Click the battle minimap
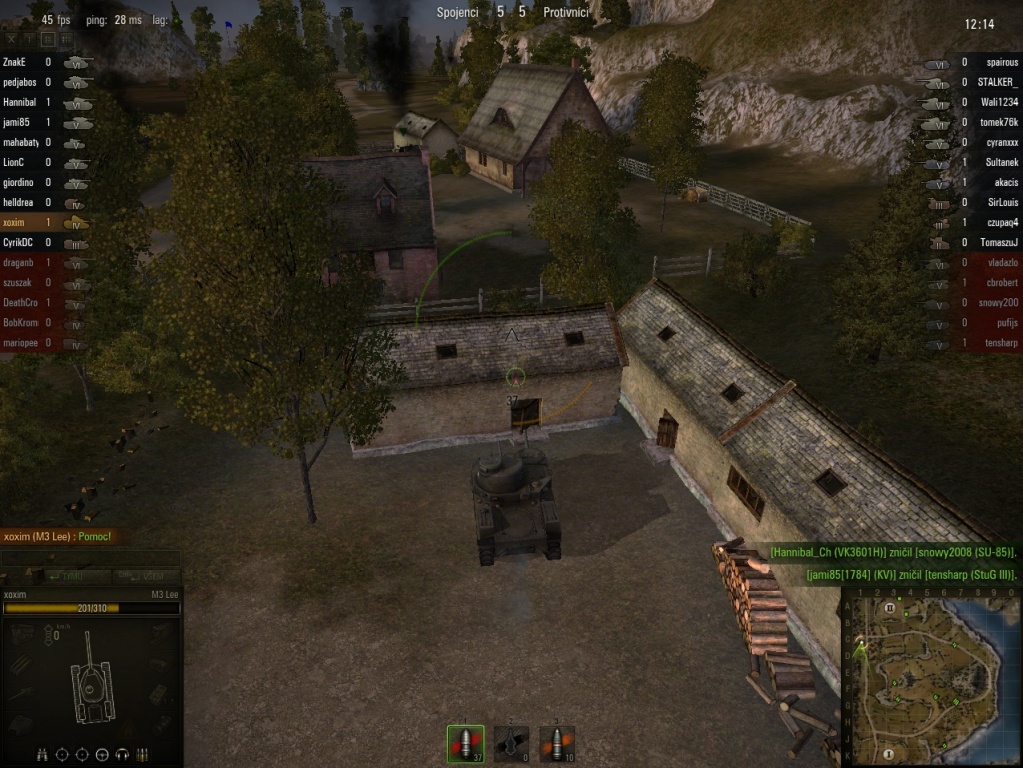 [x=930, y=676]
